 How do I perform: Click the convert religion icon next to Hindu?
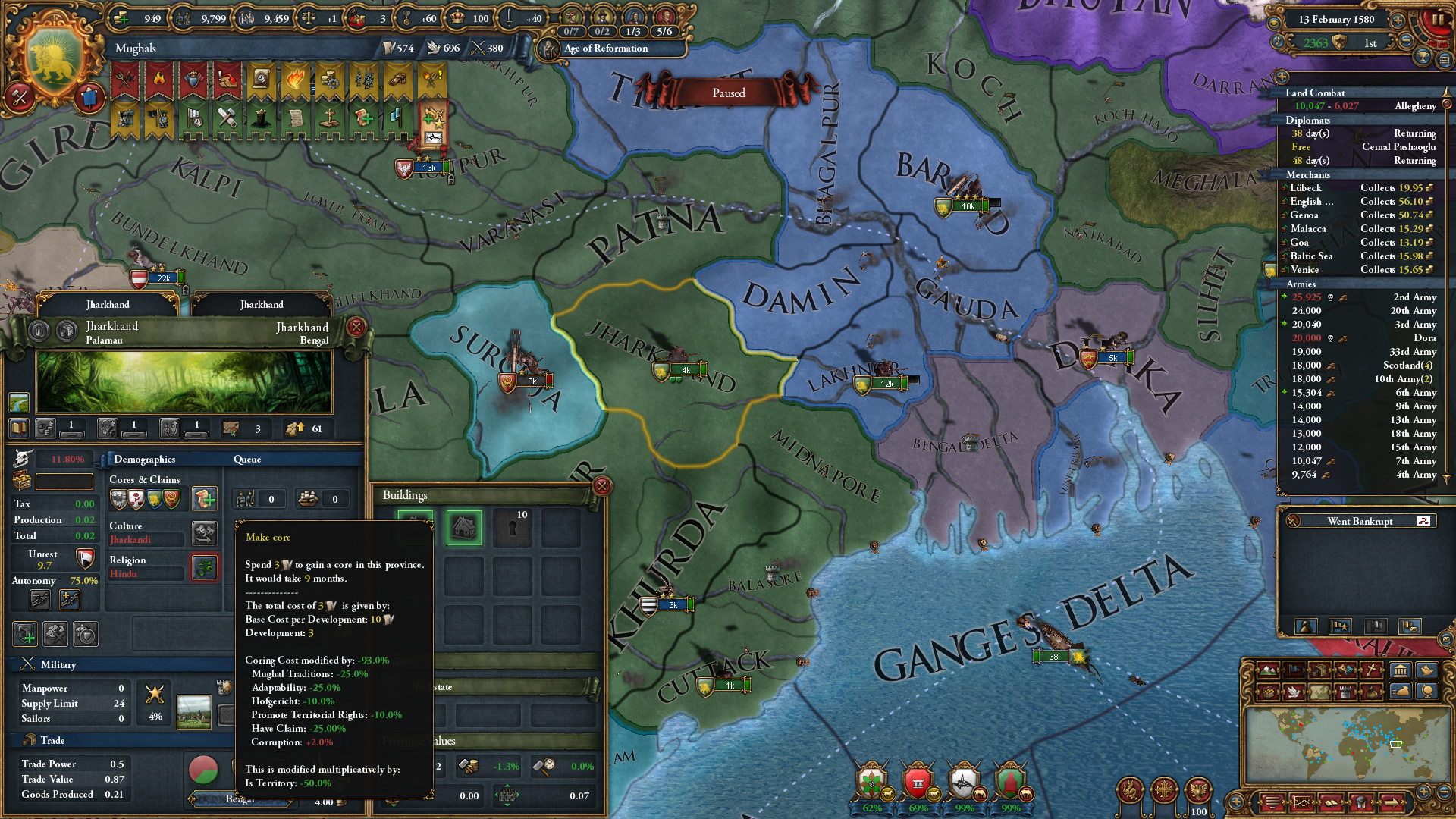[204, 568]
